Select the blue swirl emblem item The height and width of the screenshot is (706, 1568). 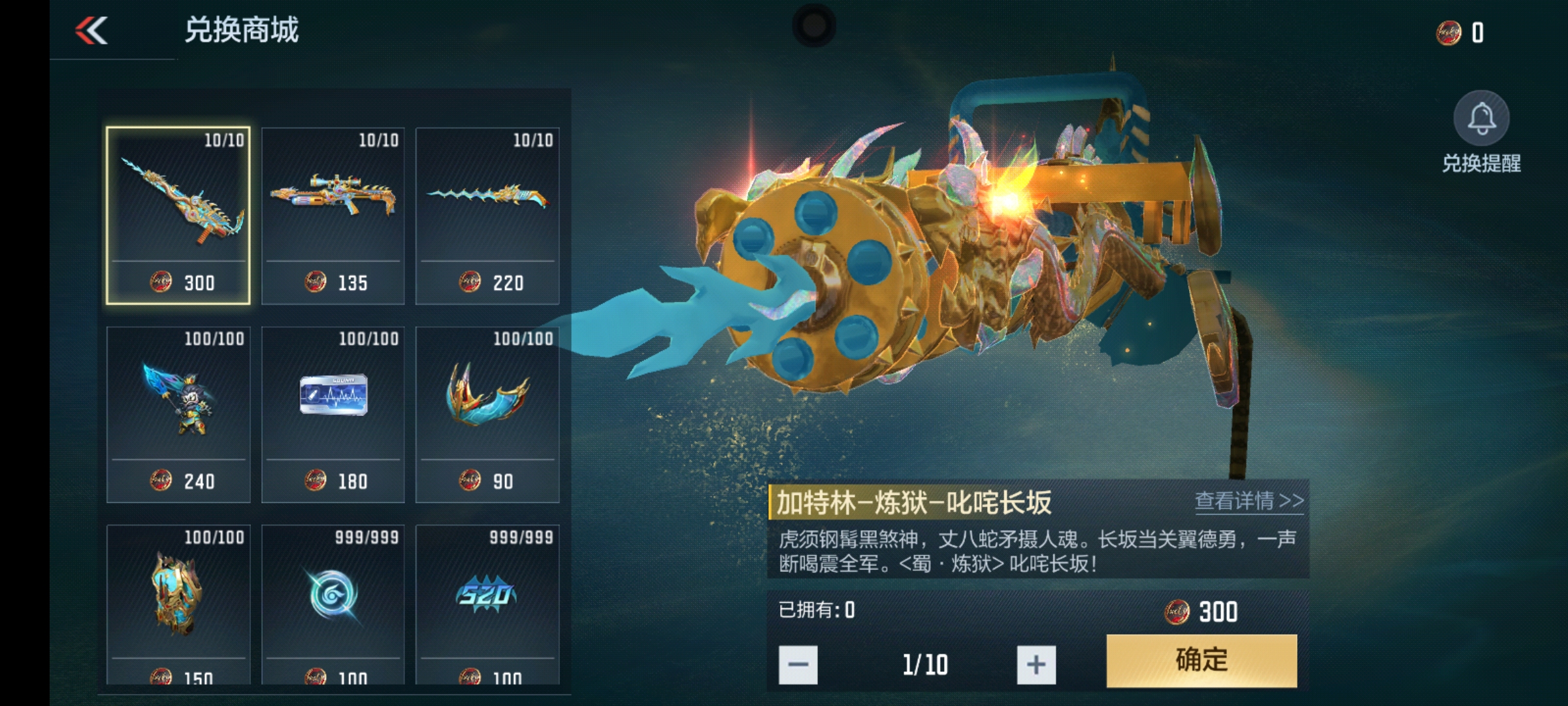click(333, 604)
